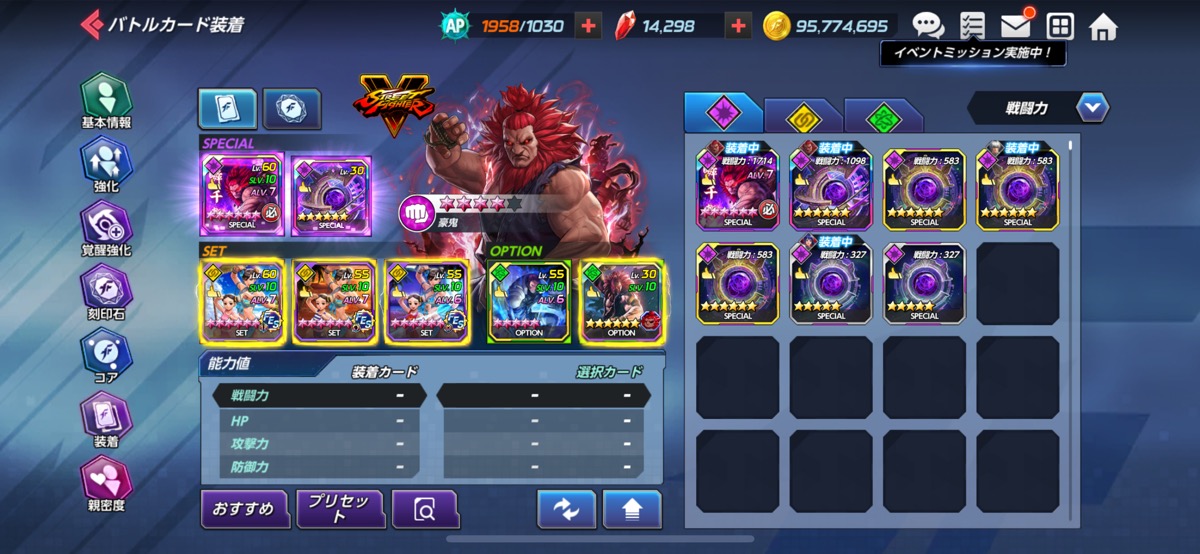Select the 戦闘力 1714 Akuma card

[738, 188]
